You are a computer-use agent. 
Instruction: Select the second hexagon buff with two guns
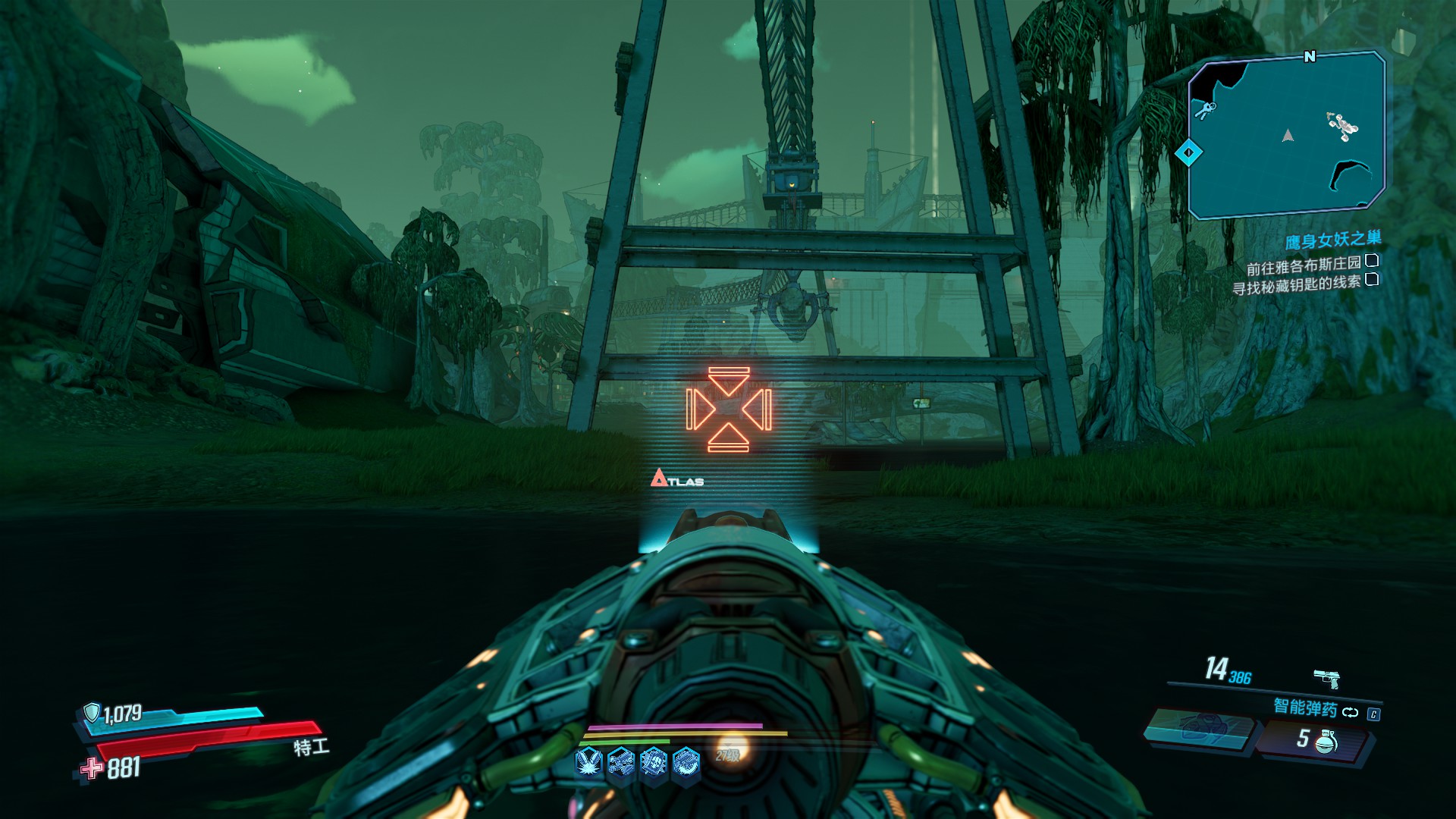(x=621, y=761)
